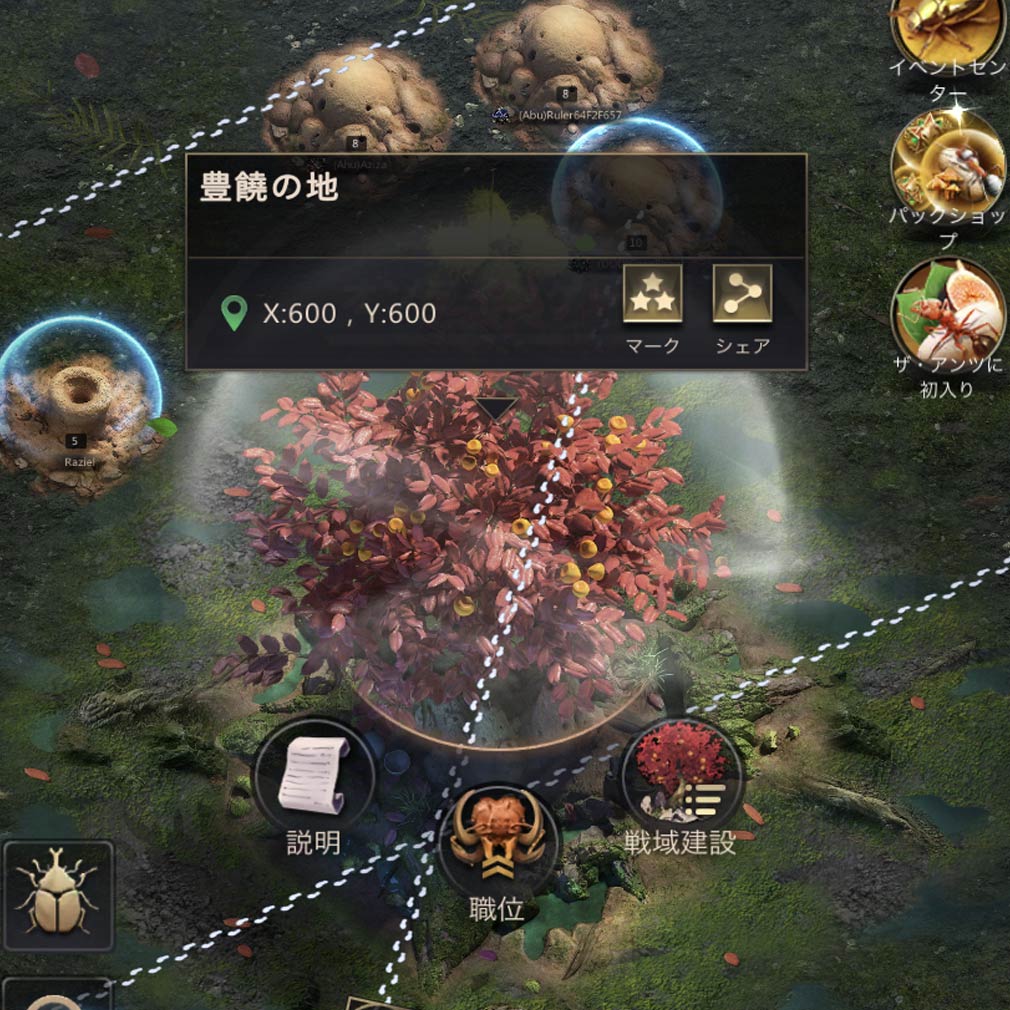Screen dimensions: 1010x1010
Task: Open the 説明 scroll description
Action: pyautogui.click(x=314, y=776)
